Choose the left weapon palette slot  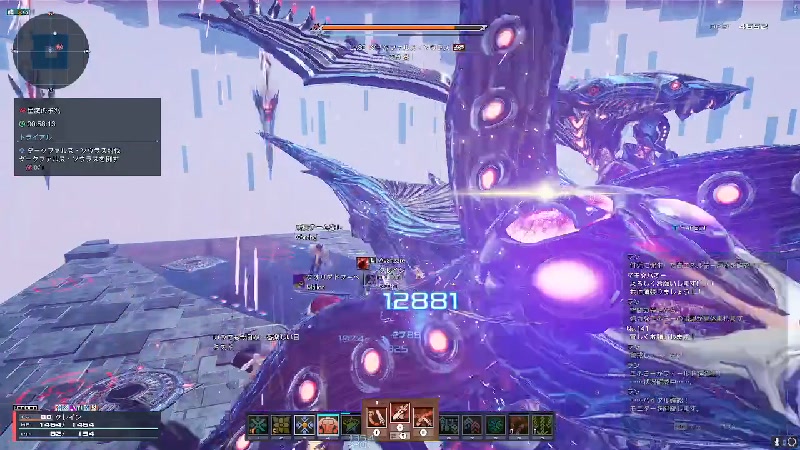[x=376, y=414]
